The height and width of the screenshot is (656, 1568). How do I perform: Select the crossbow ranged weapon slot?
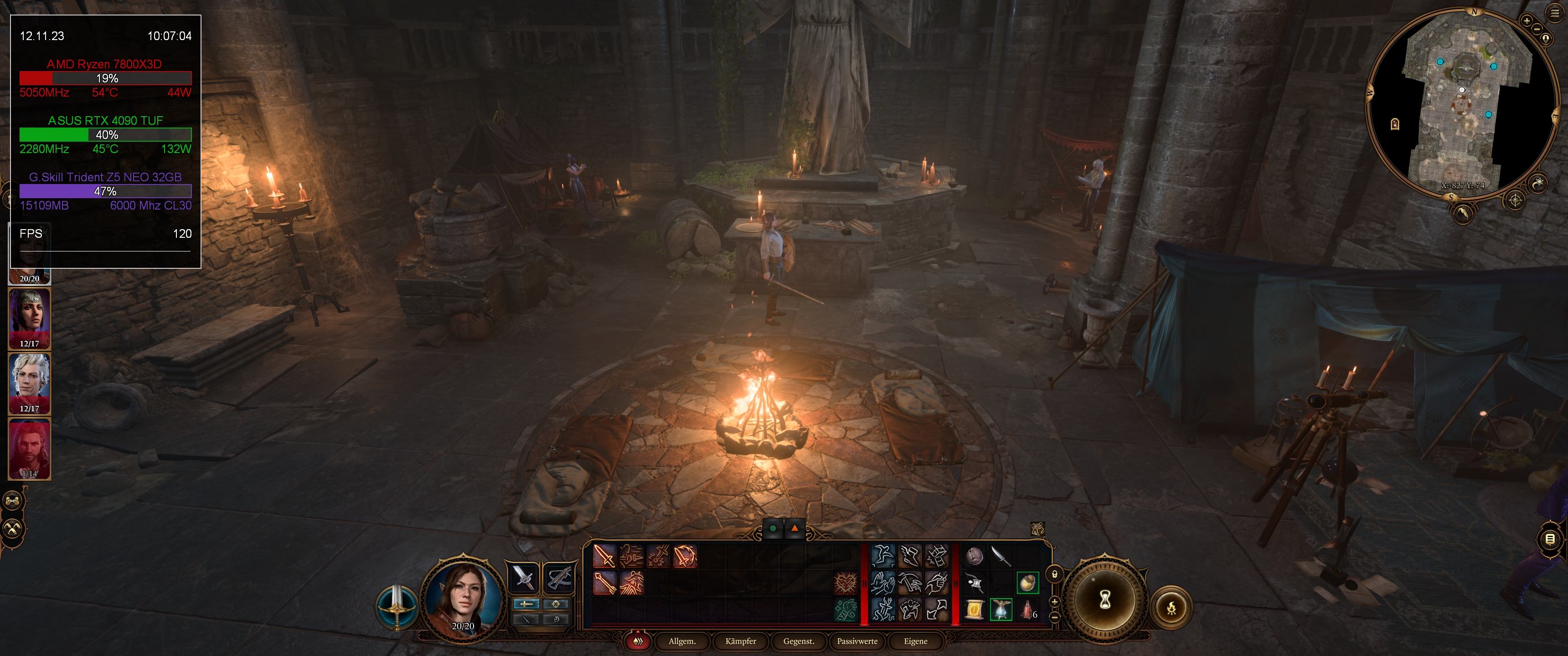pyautogui.click(x=557, y=577)
